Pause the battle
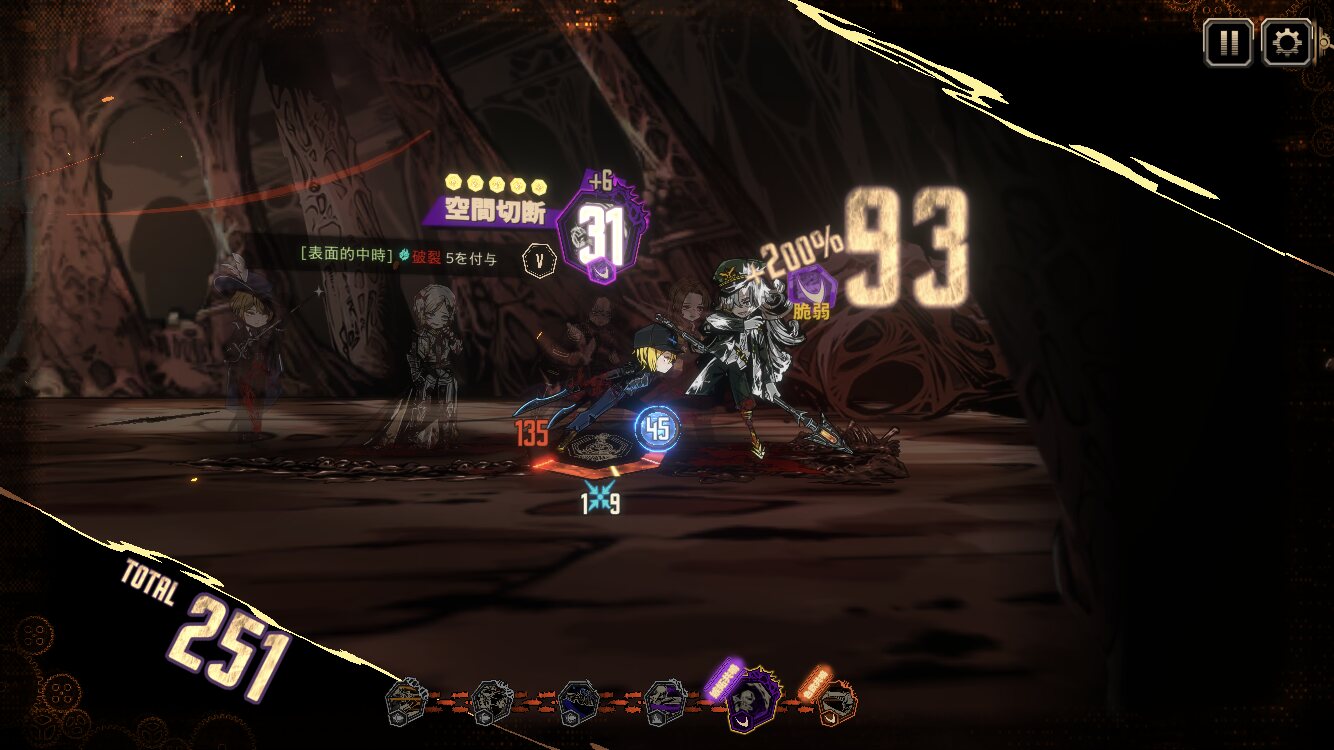This screenshot has width=1334, height=750. click(1227, 43)
